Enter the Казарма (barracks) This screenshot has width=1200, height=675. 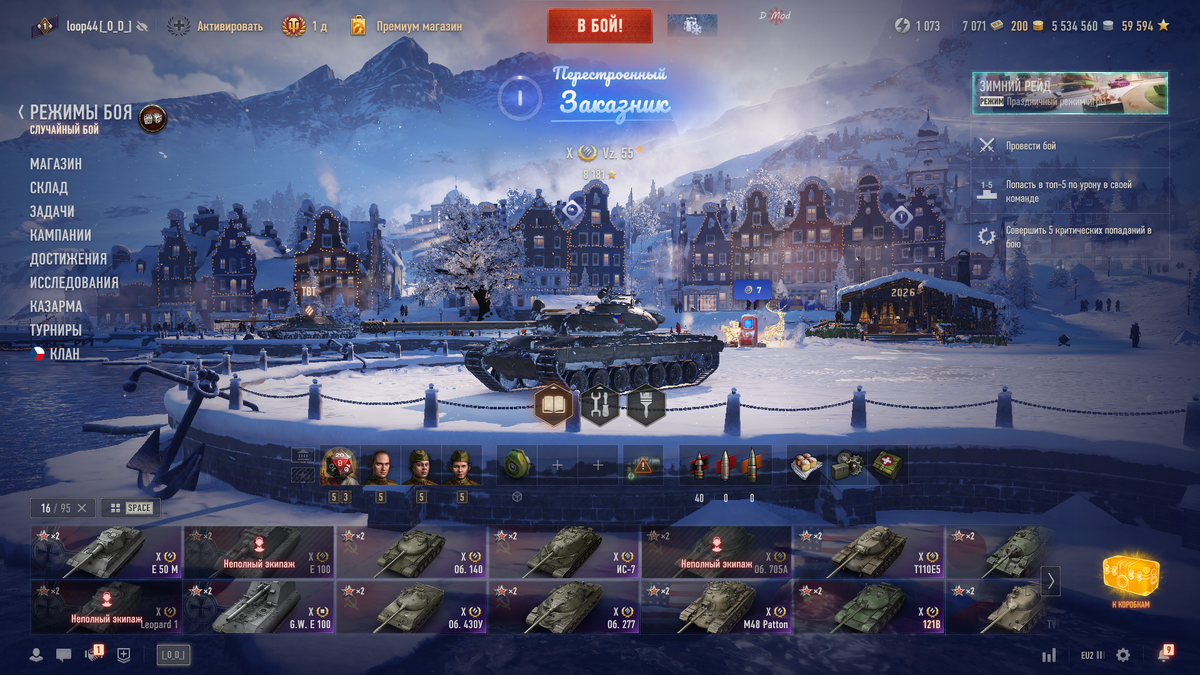tap(56, 306)
